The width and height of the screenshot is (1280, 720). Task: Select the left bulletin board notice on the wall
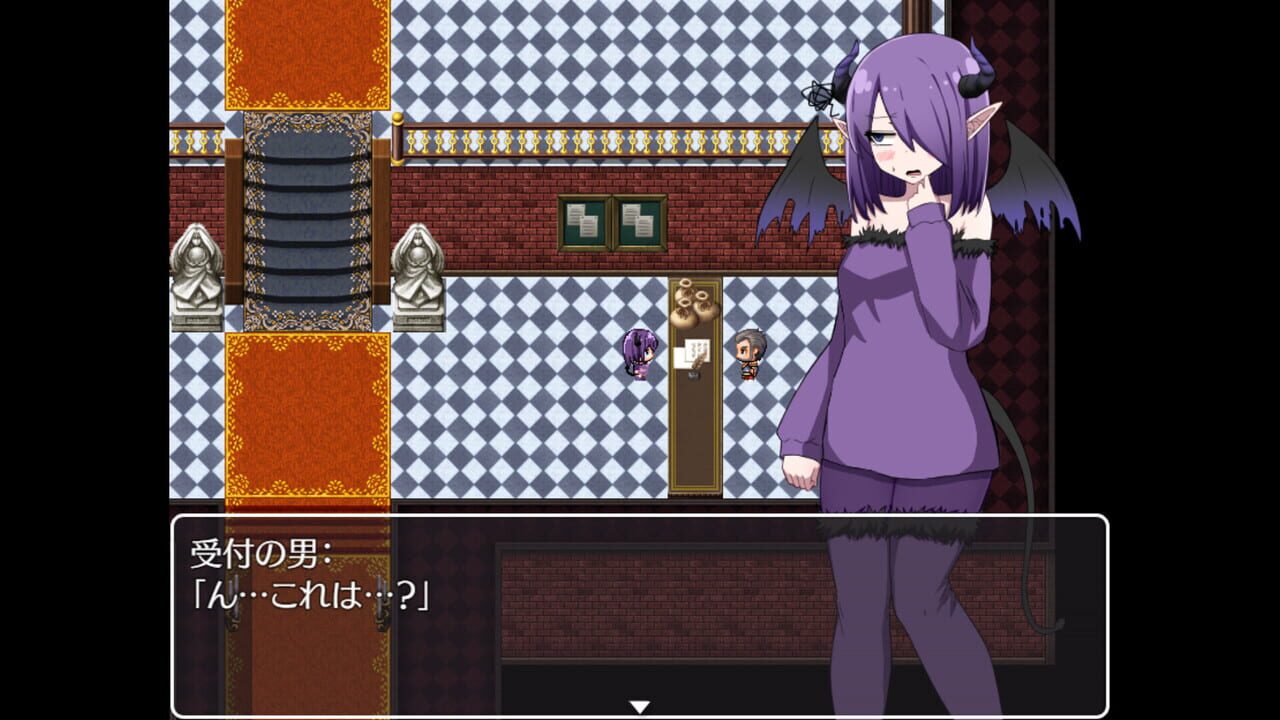585,222
